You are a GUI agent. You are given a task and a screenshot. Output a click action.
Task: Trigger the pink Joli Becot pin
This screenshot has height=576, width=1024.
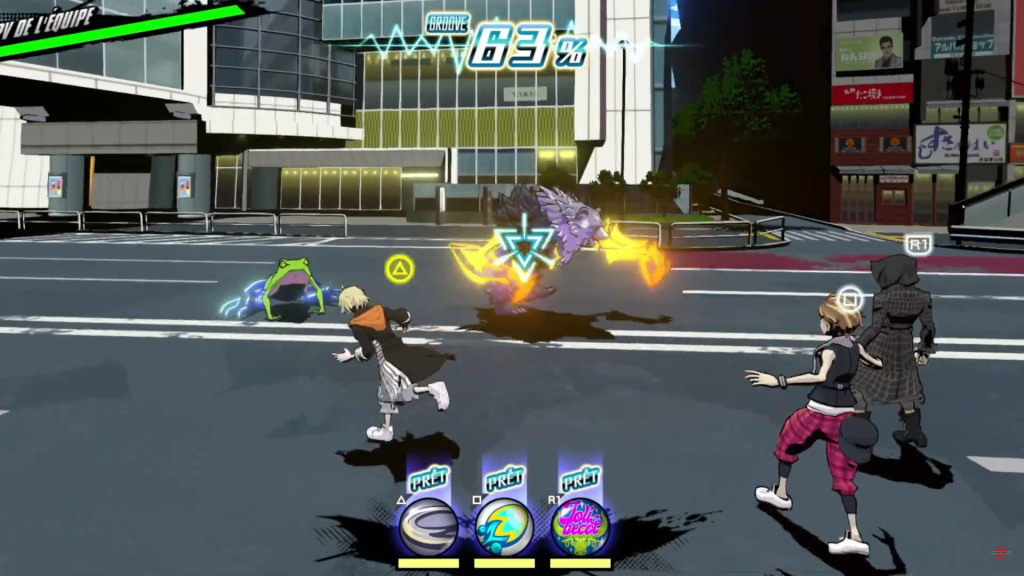580,526
